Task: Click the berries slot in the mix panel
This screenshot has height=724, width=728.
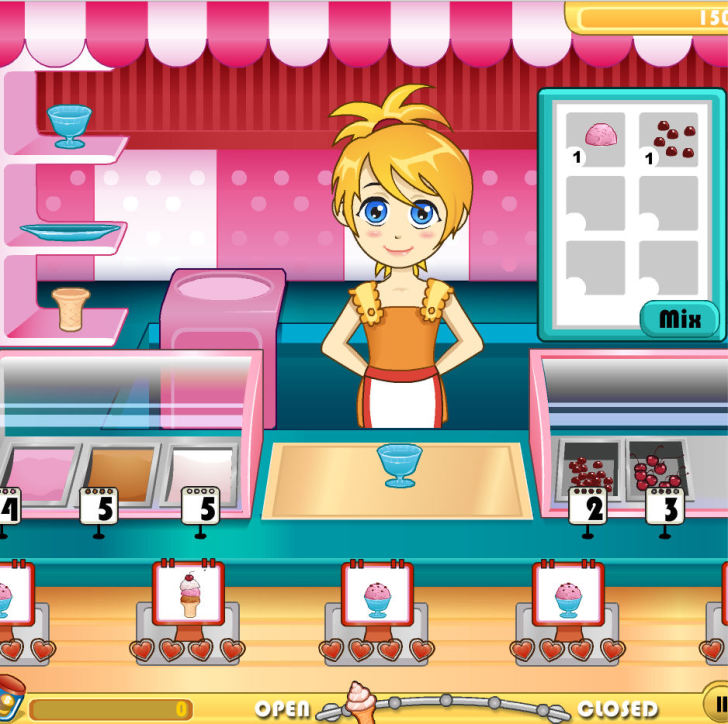Action: click(x=673, y=139)
